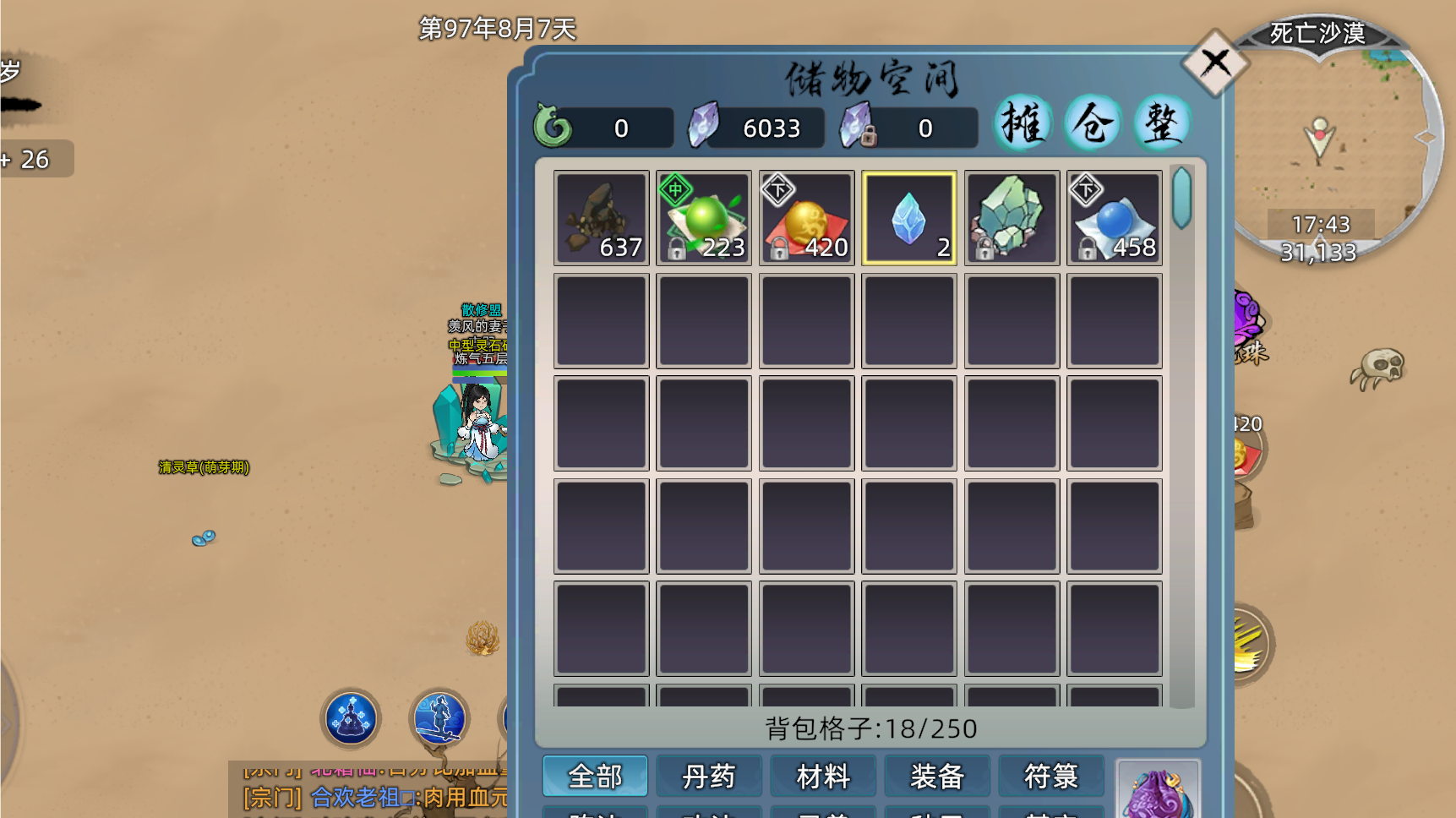The height and width of the screenshot is (818, 1456).
Task: Click the 摊 stall icon
Action: coord(1022,123)
